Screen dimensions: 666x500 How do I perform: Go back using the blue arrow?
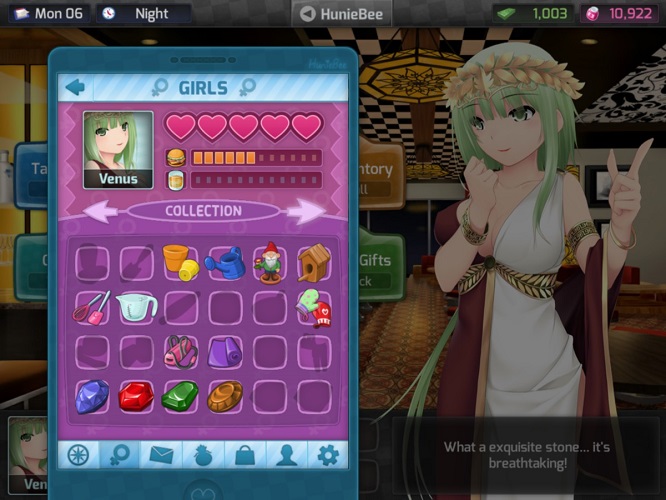coord(75,87)
